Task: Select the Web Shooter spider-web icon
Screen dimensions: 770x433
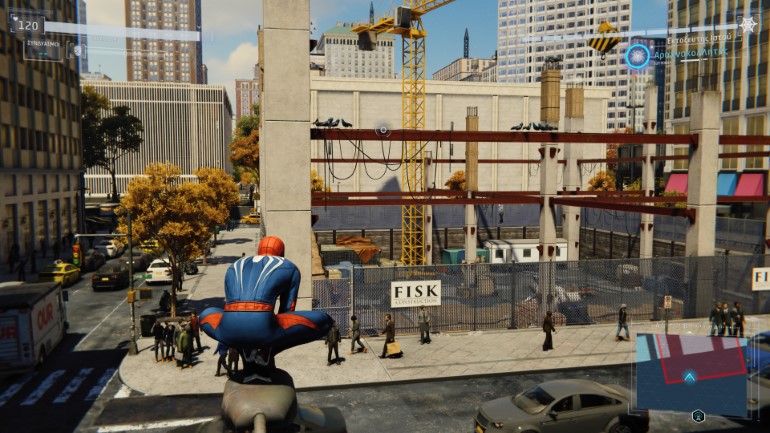Action: pos(748,24)
